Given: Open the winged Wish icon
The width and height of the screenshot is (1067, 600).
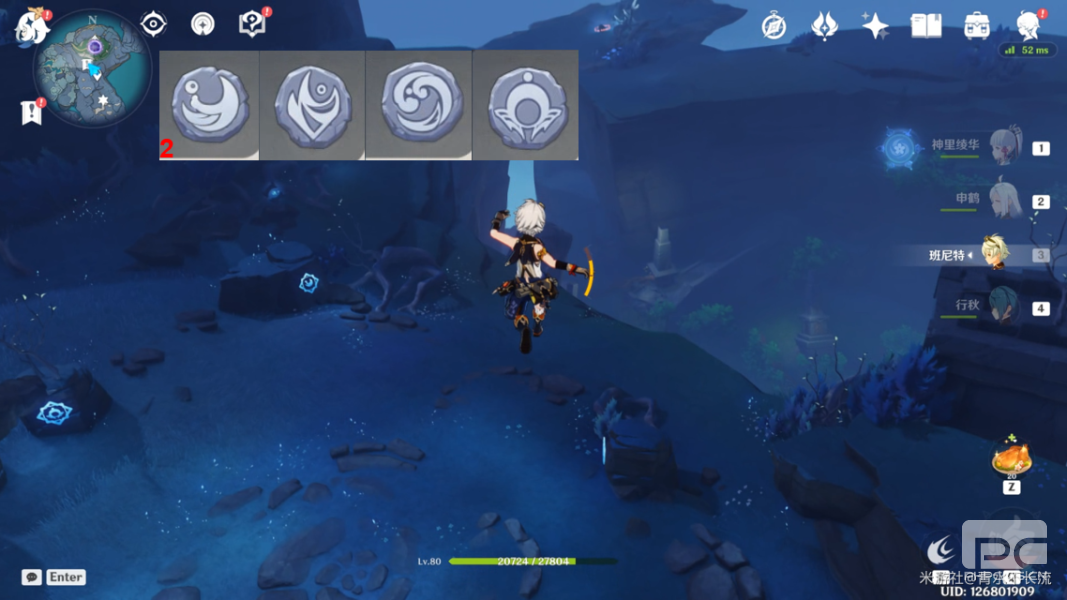Looking at the screenshot, I should tap(824, 27).
